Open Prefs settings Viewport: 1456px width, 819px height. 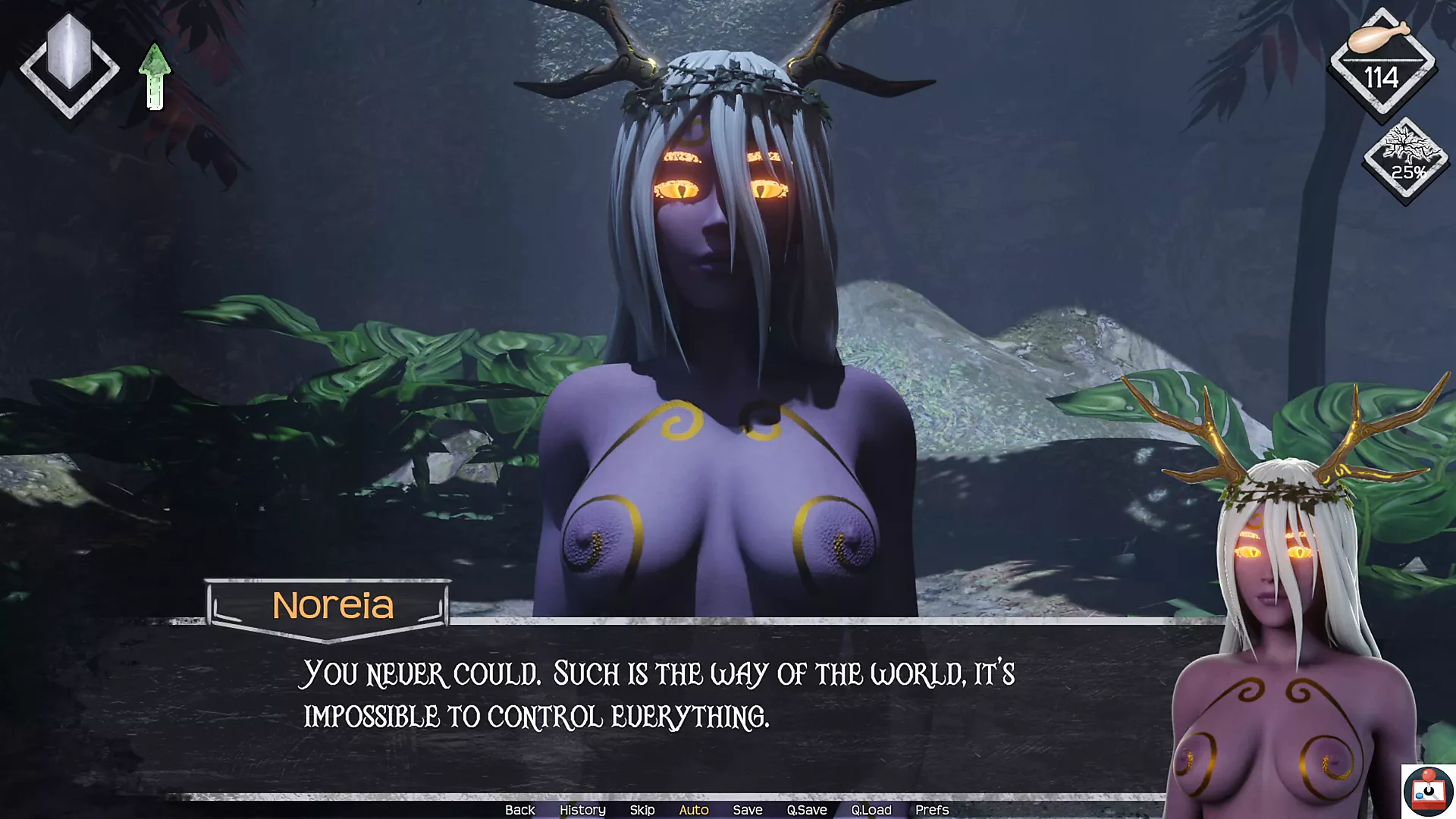(931, 810)
